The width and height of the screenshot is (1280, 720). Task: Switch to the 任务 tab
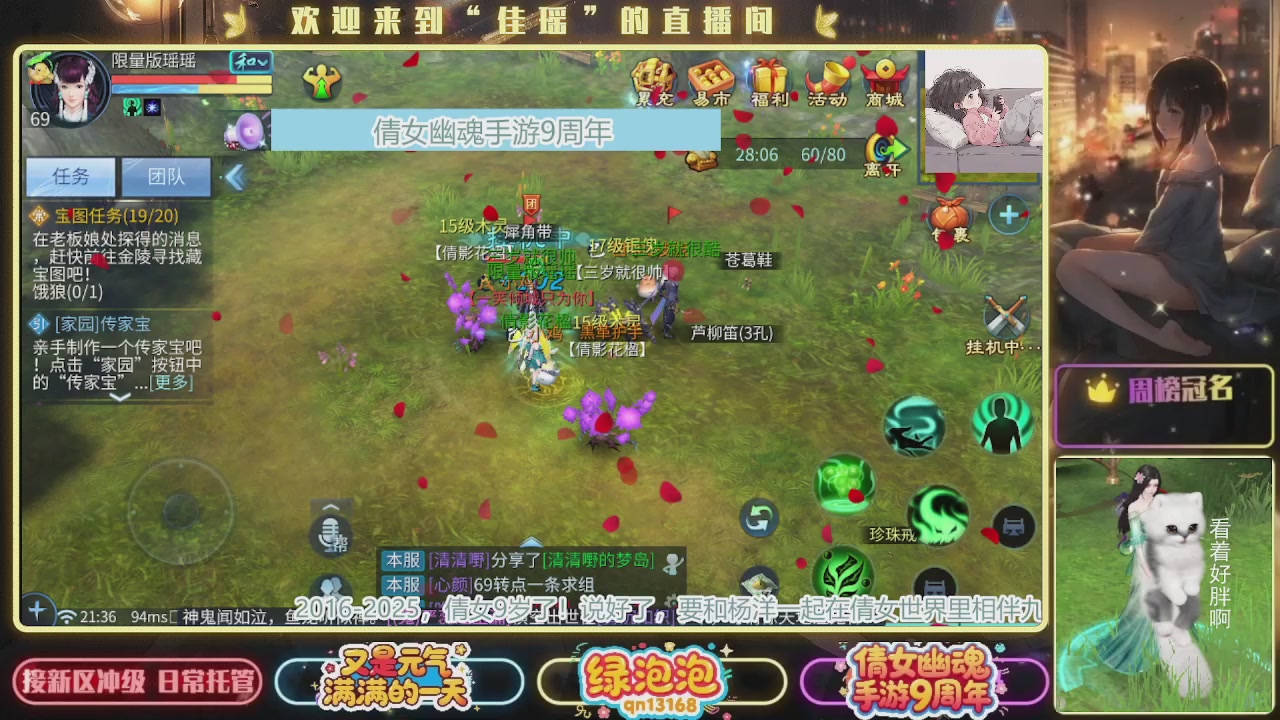[x=70, y=176]
